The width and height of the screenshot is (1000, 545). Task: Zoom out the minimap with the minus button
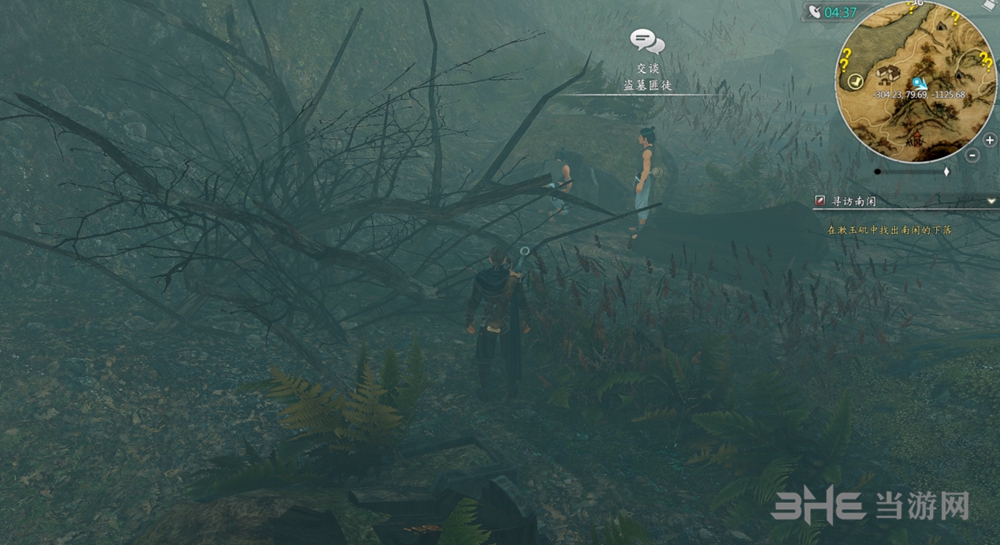pyautogui.click(x=973, y=155)
